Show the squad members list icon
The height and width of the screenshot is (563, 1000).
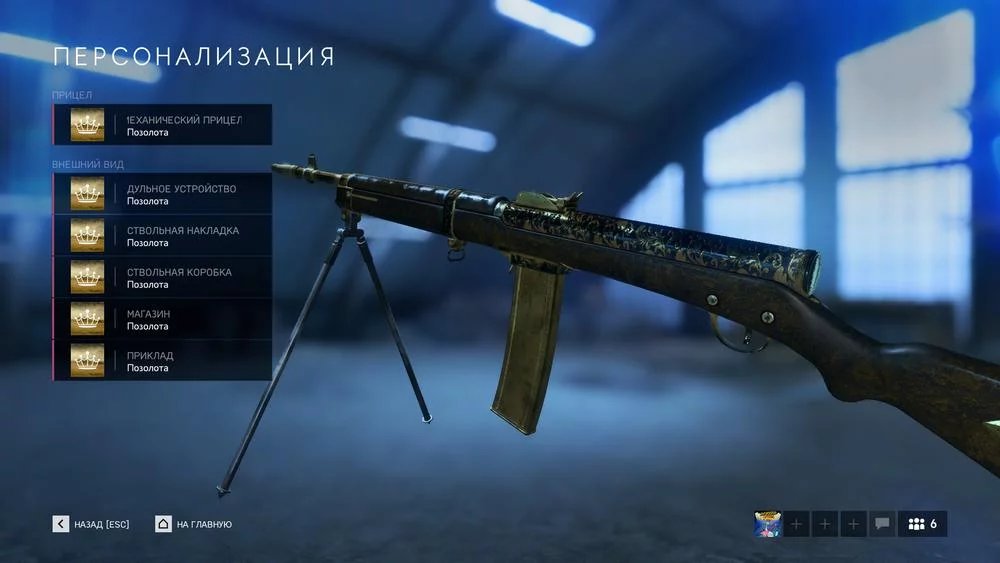tap(922, 524)
